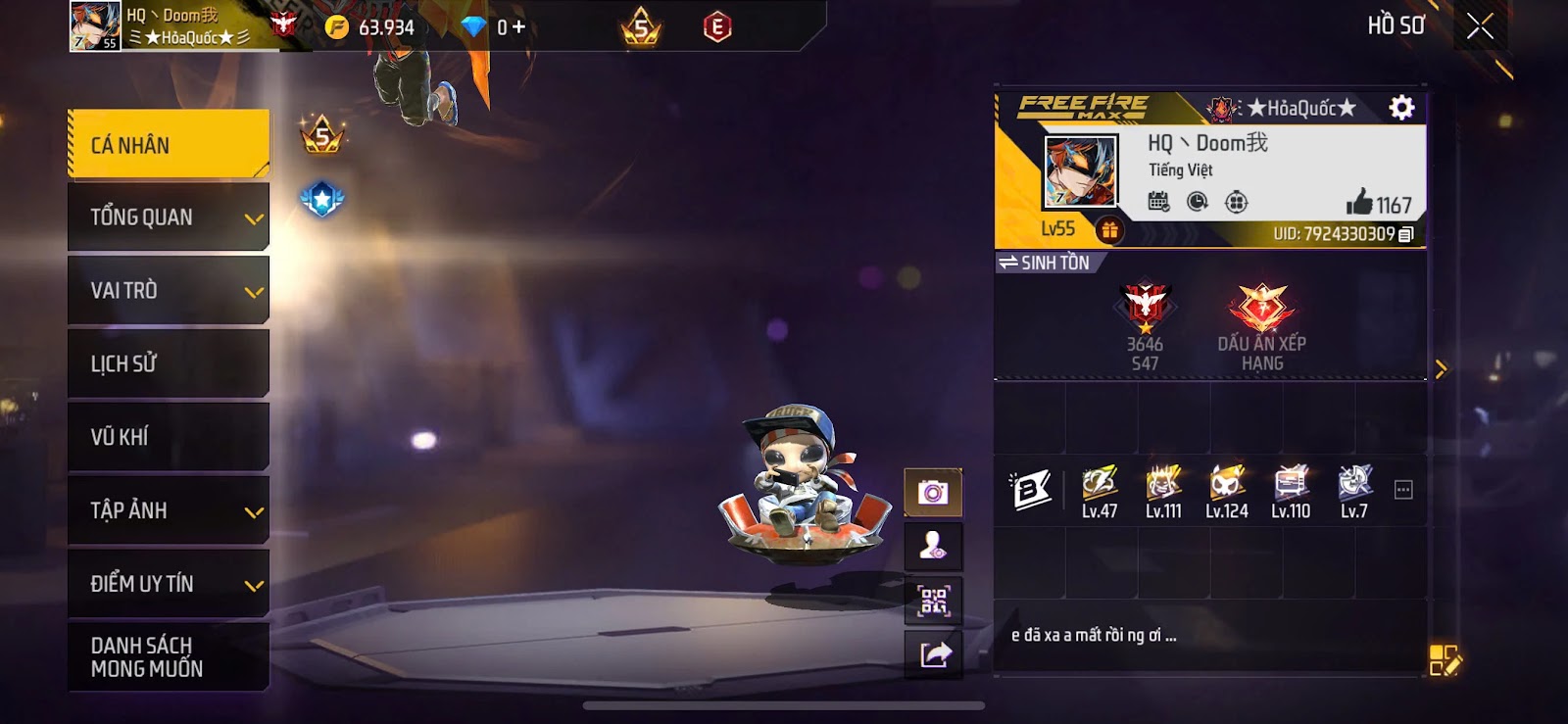Open DANH SÁCH MONG MUỐN wishlist
1568x724 pixels.
pyautogui.click(x=168, y=656)
